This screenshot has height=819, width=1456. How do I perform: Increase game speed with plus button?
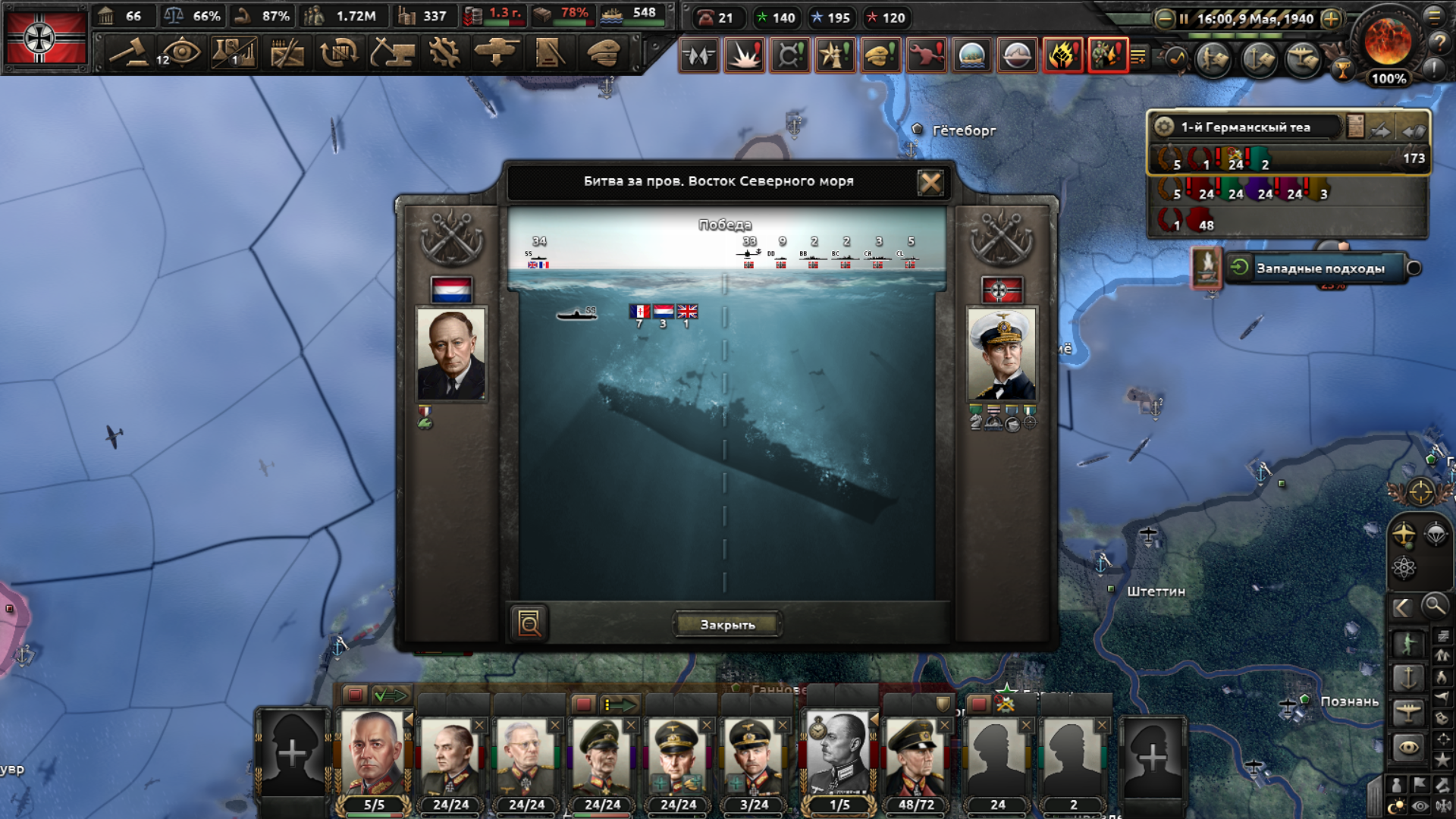point(1331,19)
